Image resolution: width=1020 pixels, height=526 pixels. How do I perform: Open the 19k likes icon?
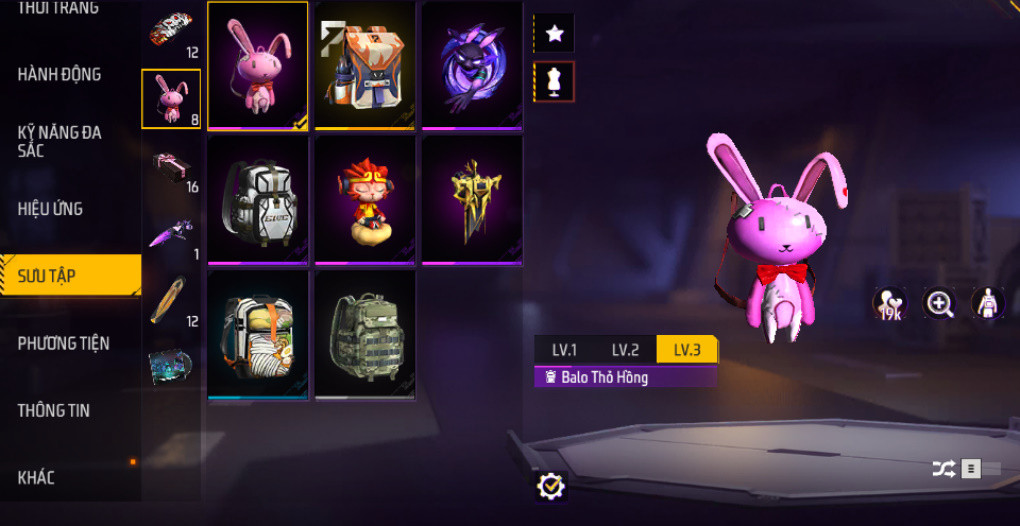pyautogui.click(x=889, y=304)
